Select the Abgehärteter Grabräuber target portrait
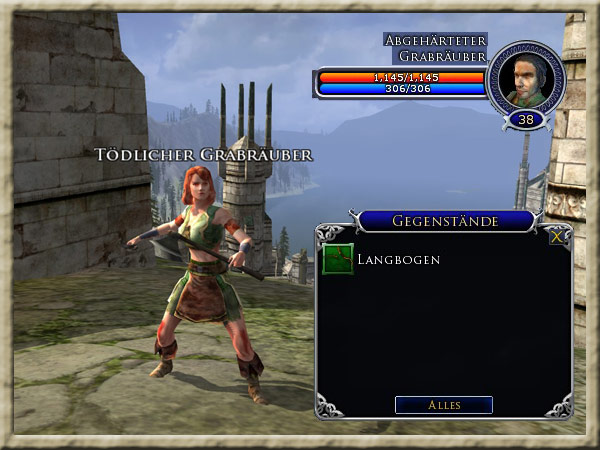The height and width of the screenshot is (450, 600). point(526,78)
